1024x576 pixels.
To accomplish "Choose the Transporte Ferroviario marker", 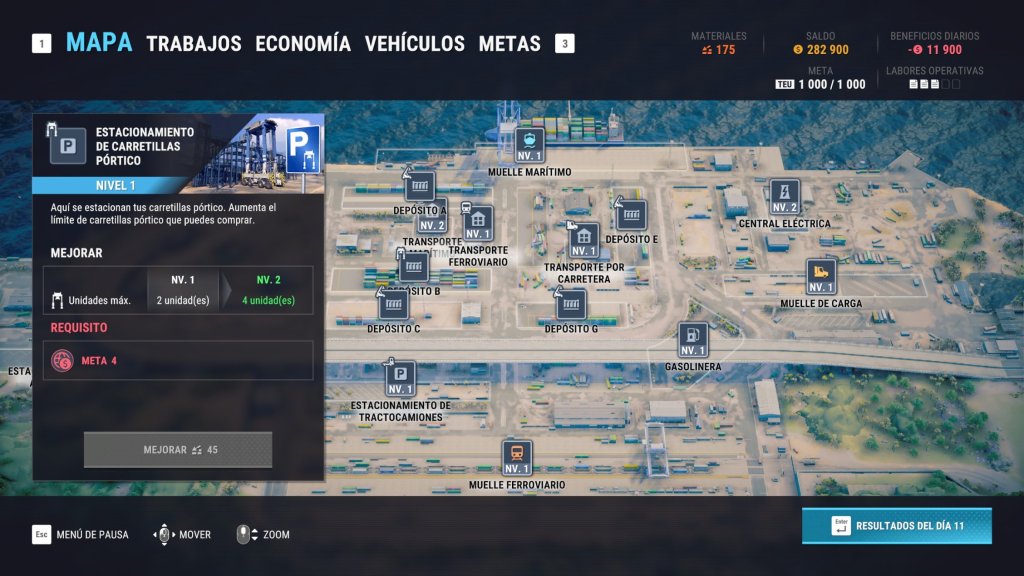I will click(x=478, y=224).
